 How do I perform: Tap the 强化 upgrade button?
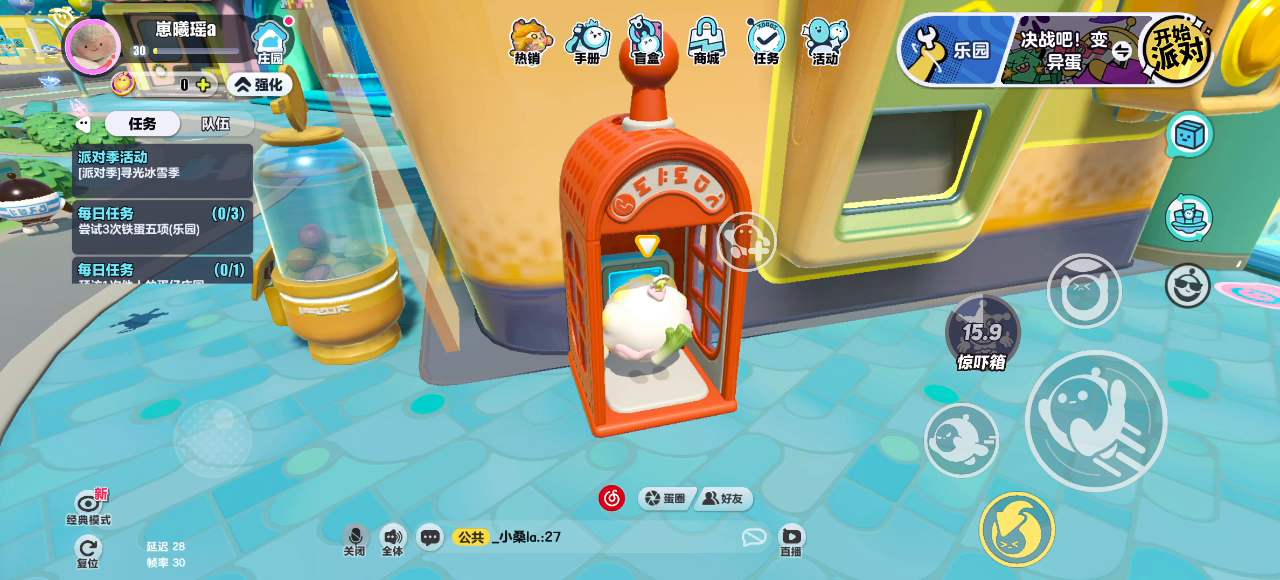[259, 85]
